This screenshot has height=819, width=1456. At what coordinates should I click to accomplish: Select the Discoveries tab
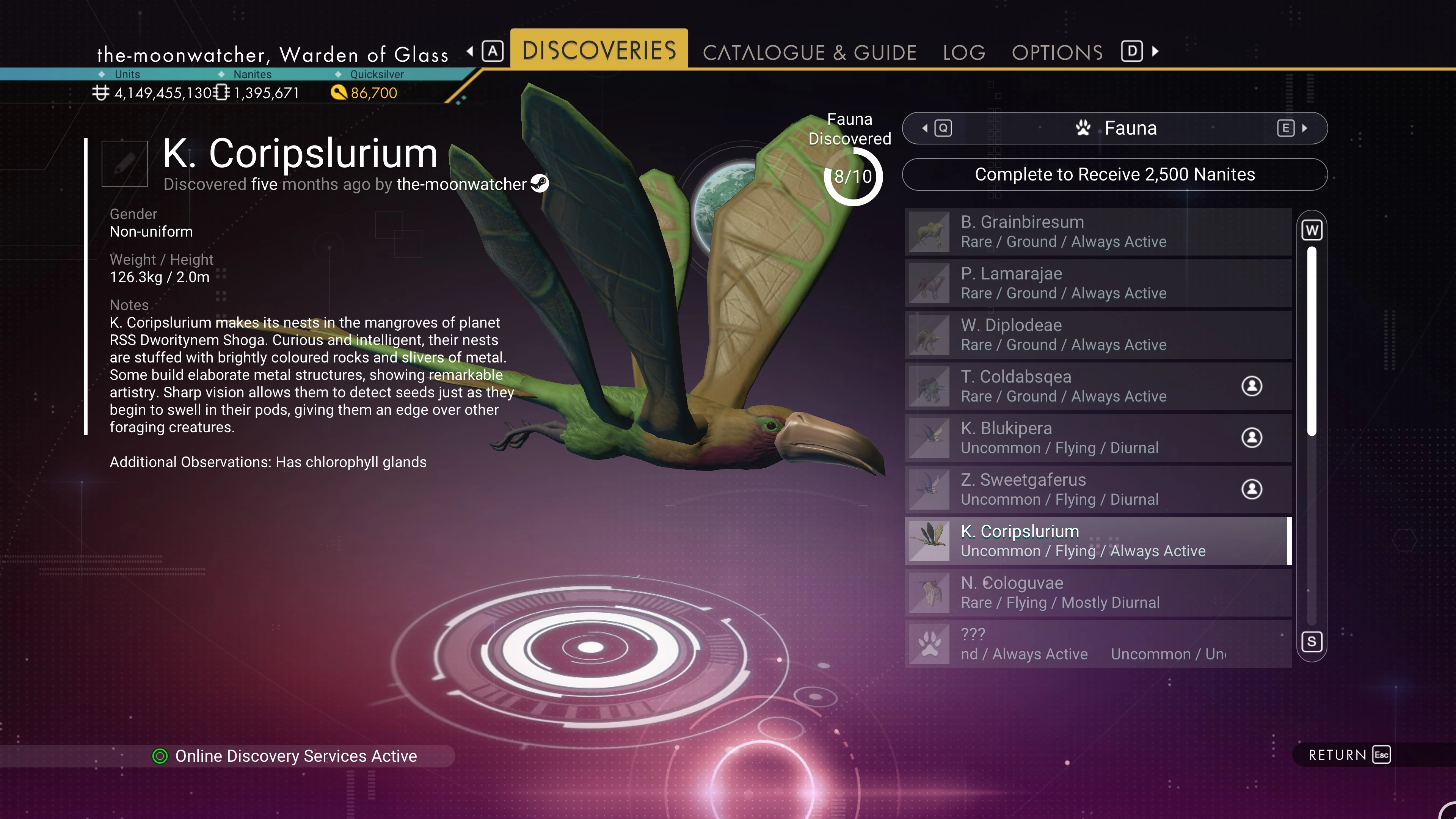[599, 50]
